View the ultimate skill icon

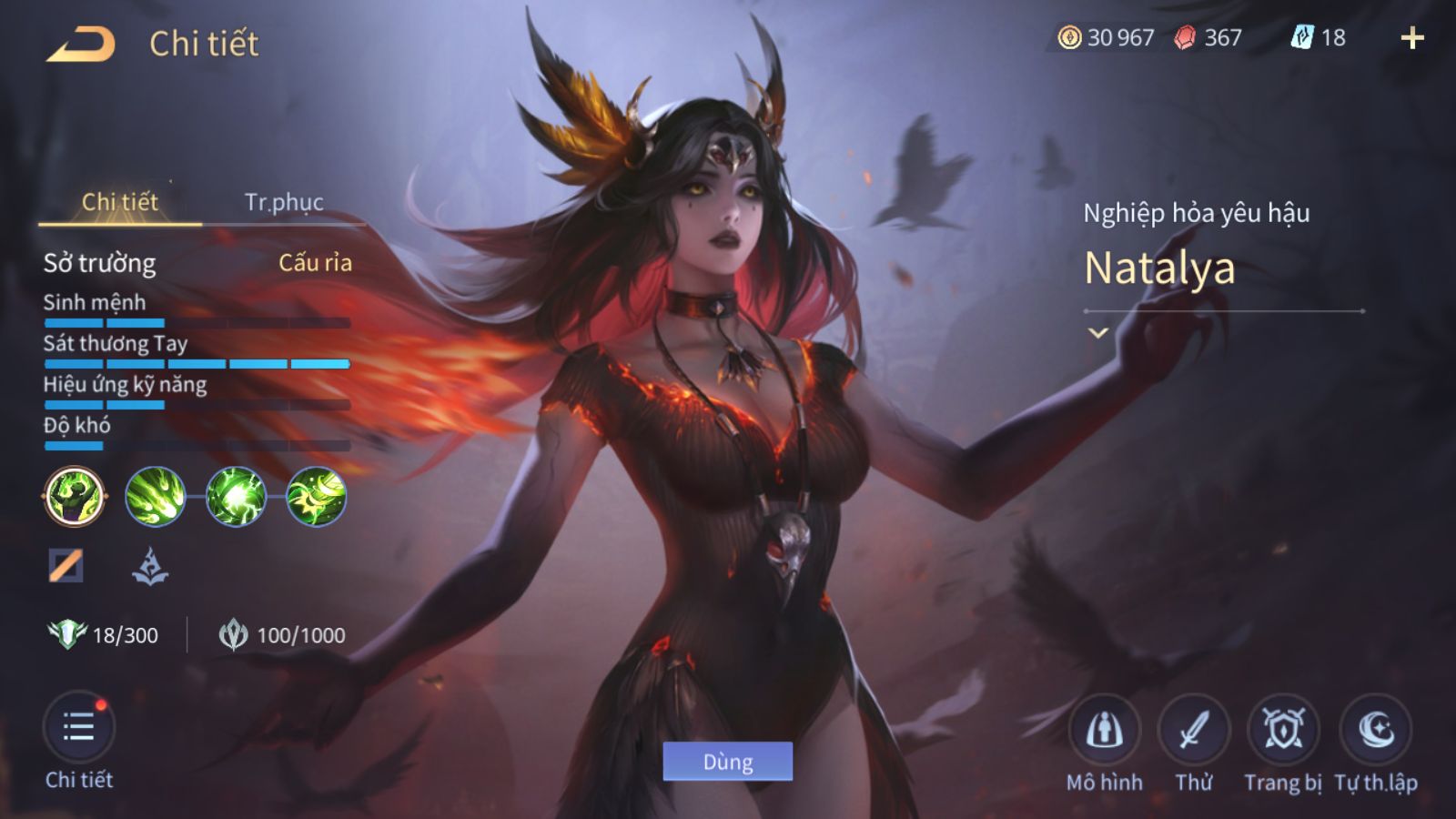pyautogui.click(x=317, y=497)
